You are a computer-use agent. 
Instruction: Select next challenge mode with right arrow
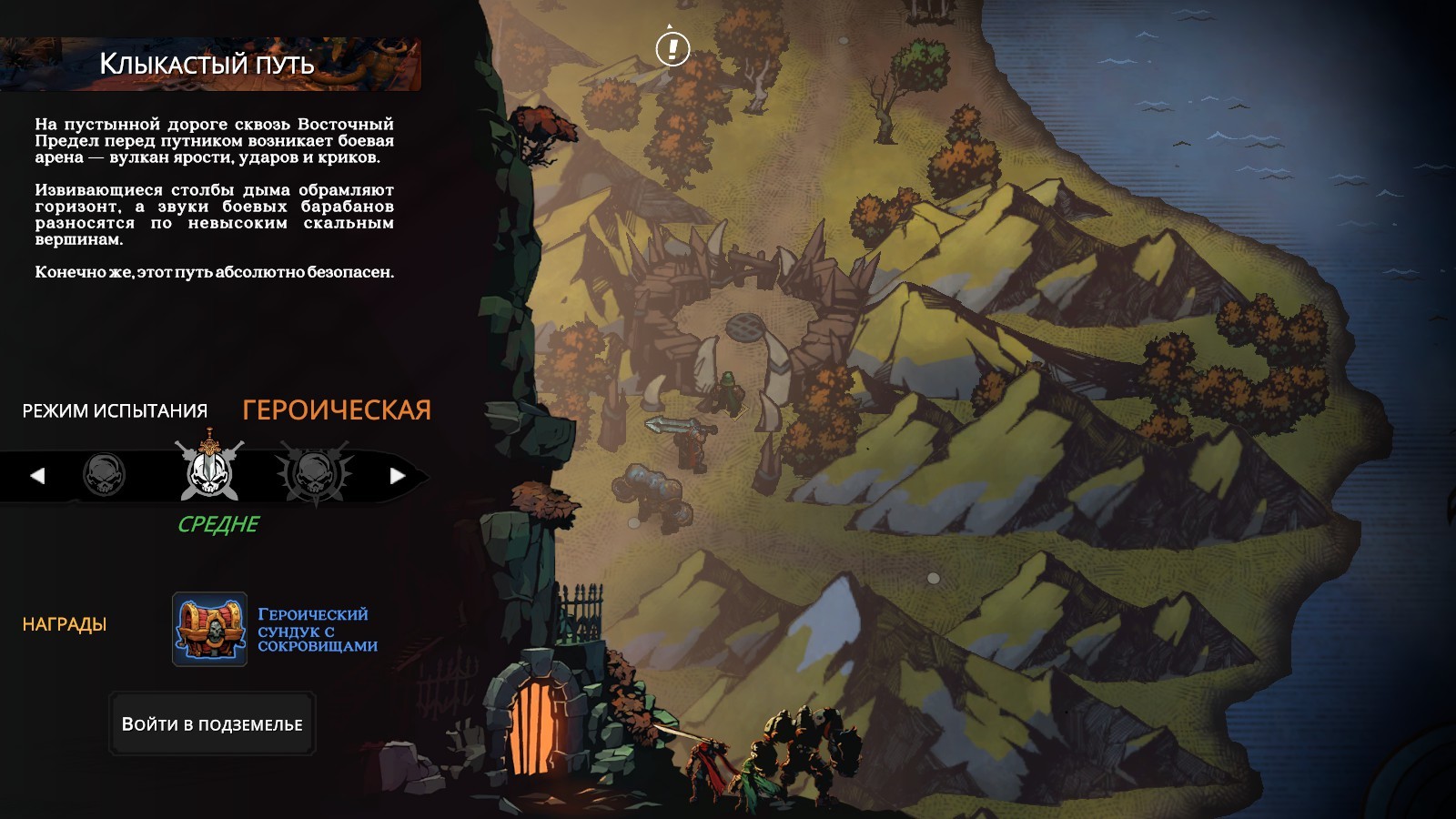click(x=397, y=475)
